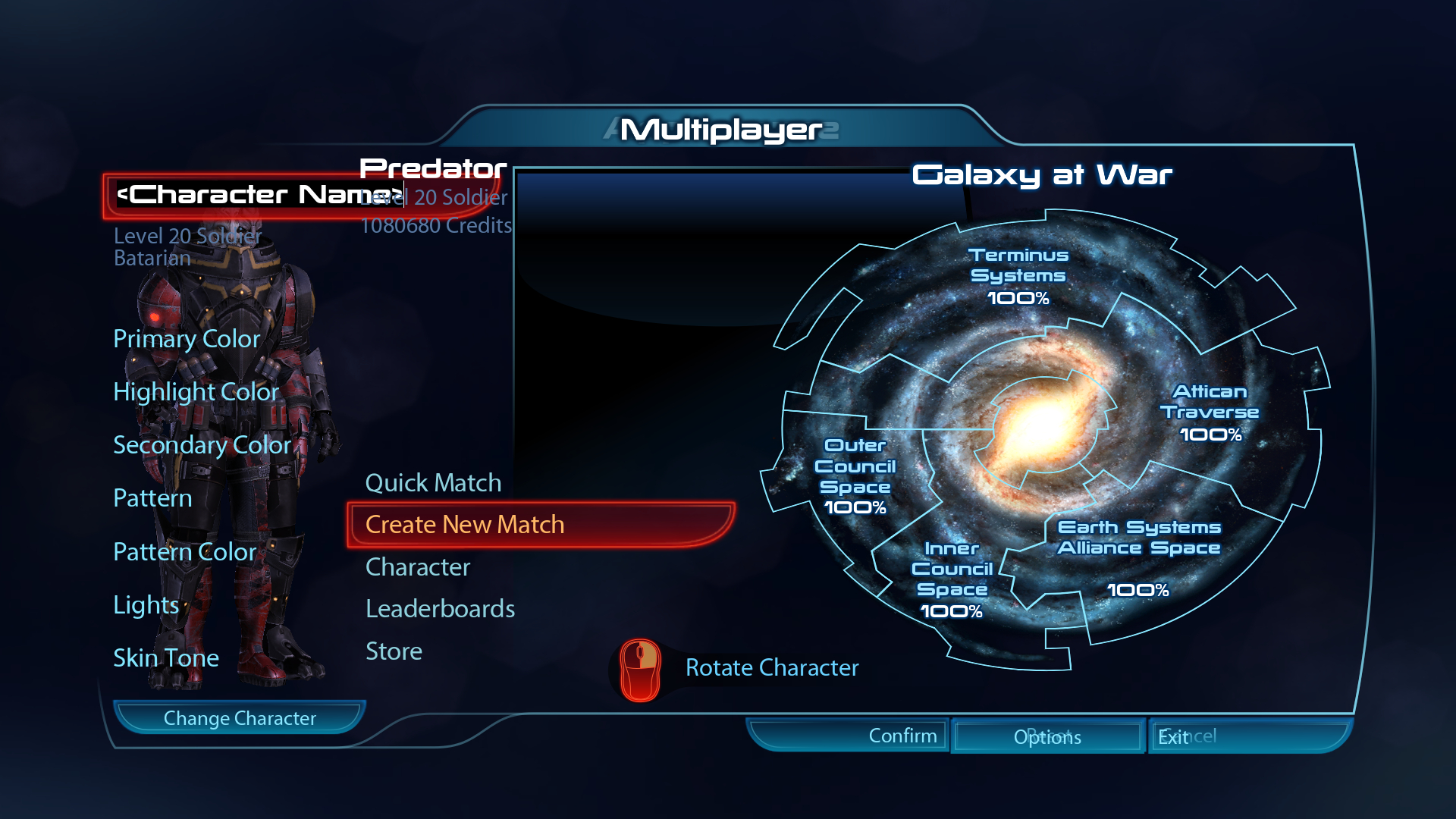Screen dimensions: 1456x819
Task: Select Highlight Color customization
Action: click(196, 392)
